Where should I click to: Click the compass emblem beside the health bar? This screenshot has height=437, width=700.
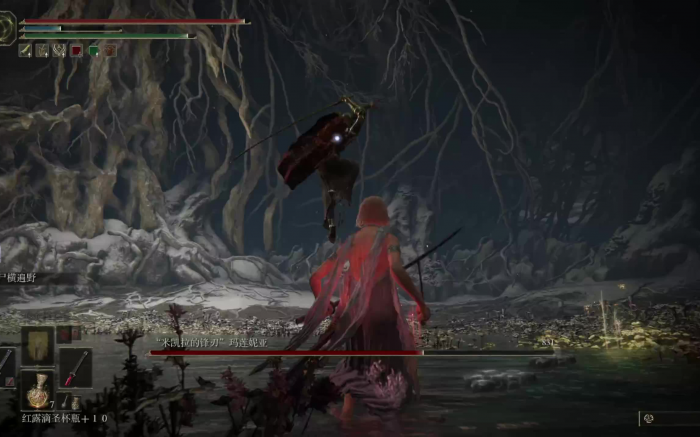pyautogui.click(x=8, y=30)
